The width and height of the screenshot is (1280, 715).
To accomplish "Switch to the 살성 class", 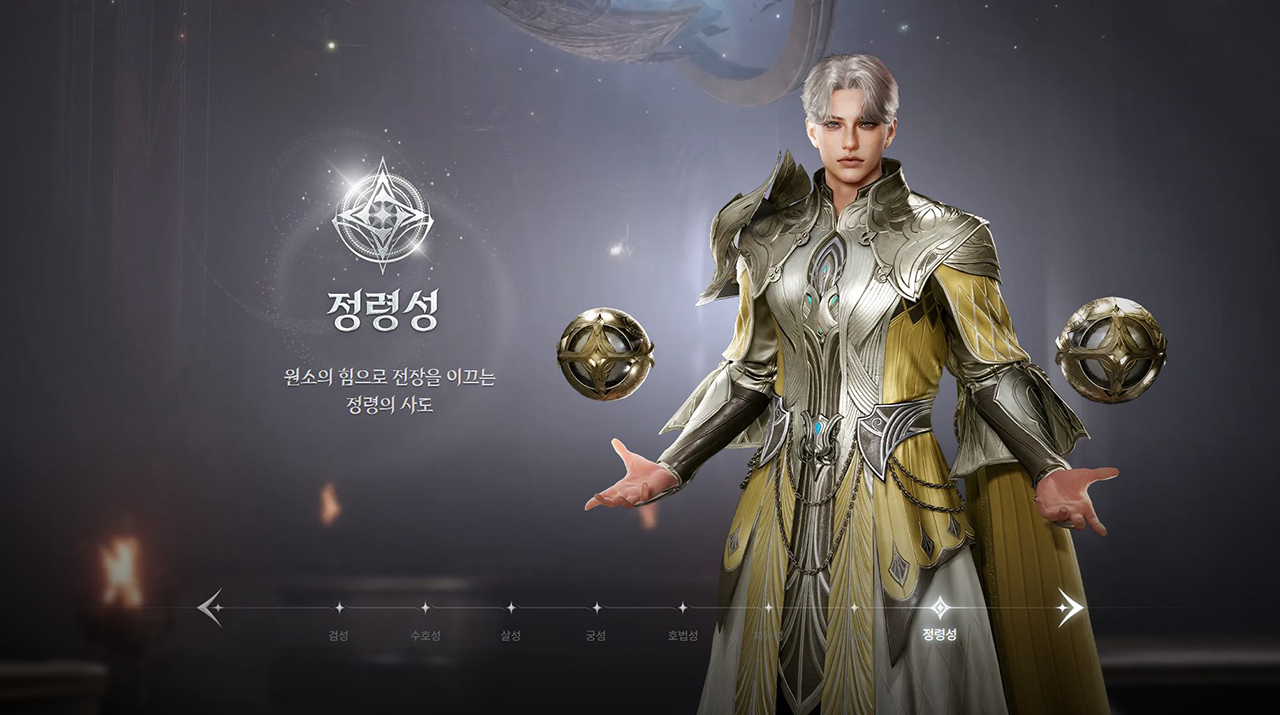I will pos(511,608).
